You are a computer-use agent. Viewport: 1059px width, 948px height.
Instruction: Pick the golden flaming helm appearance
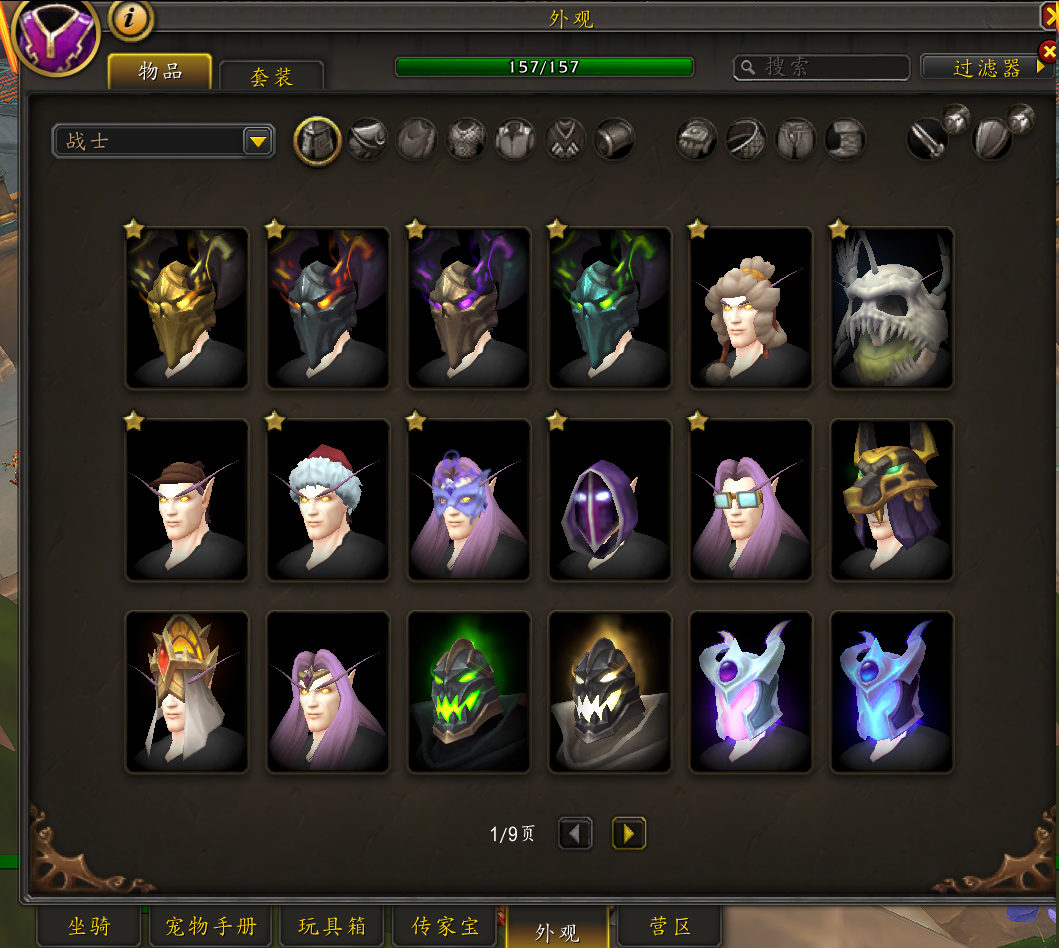tap(187, 308)
